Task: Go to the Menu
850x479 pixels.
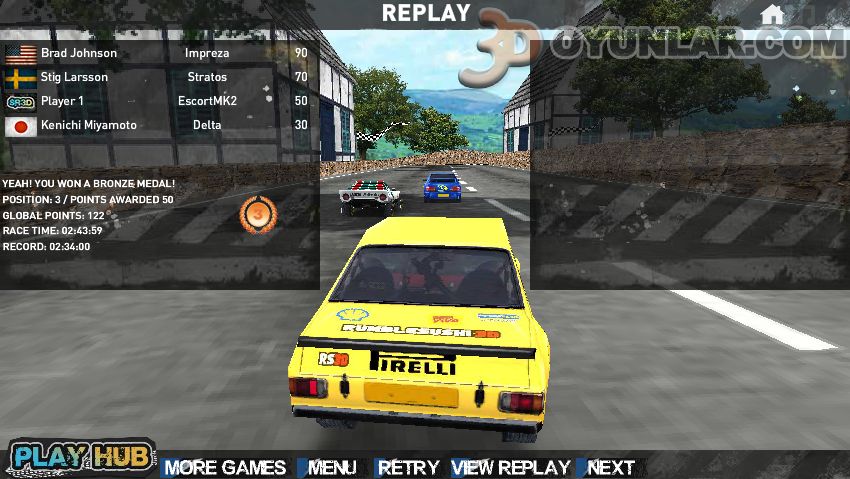Action: point(331,467)
